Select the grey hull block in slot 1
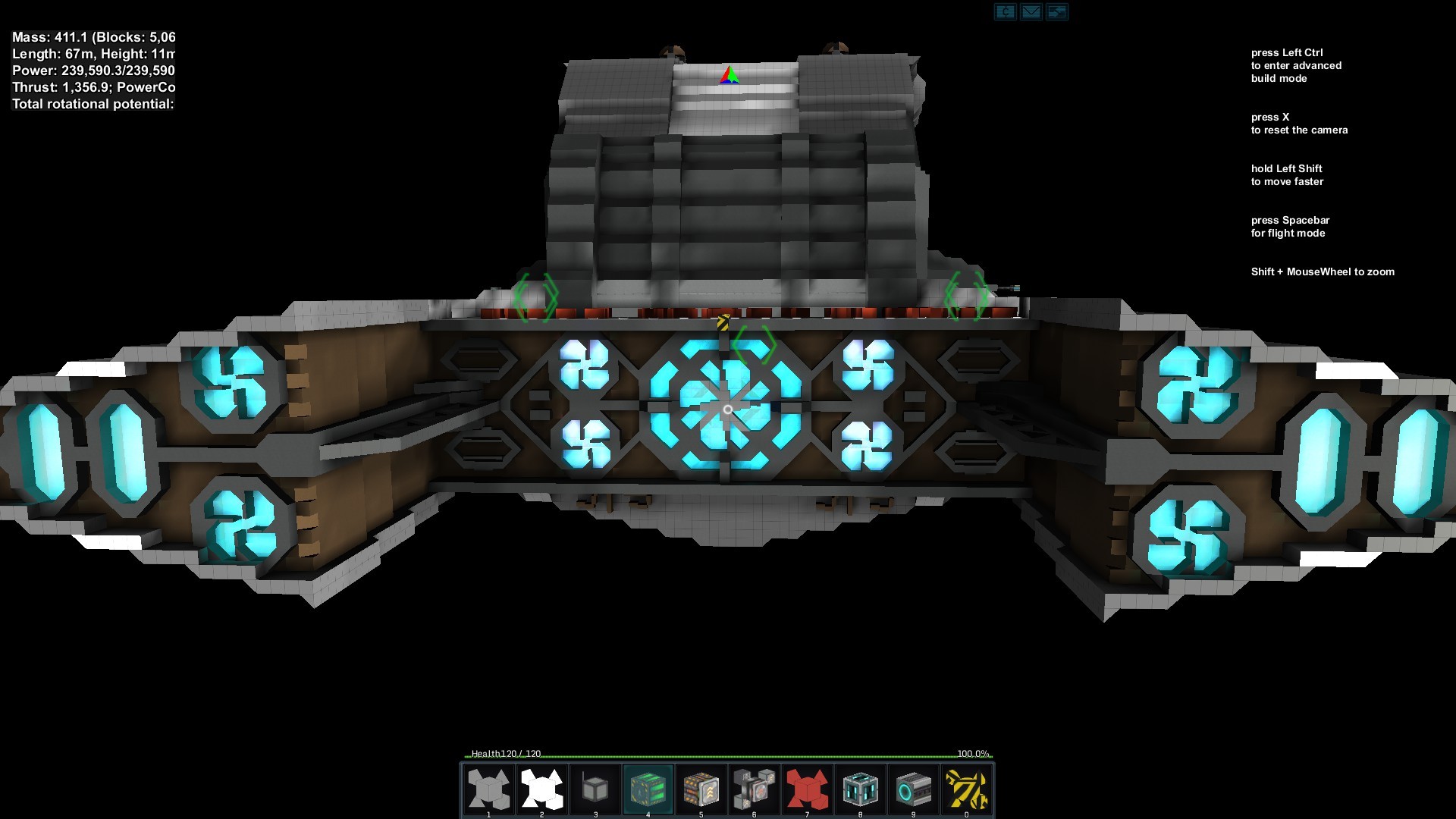This screenshot has height=819, width=1456. [488, 789]
